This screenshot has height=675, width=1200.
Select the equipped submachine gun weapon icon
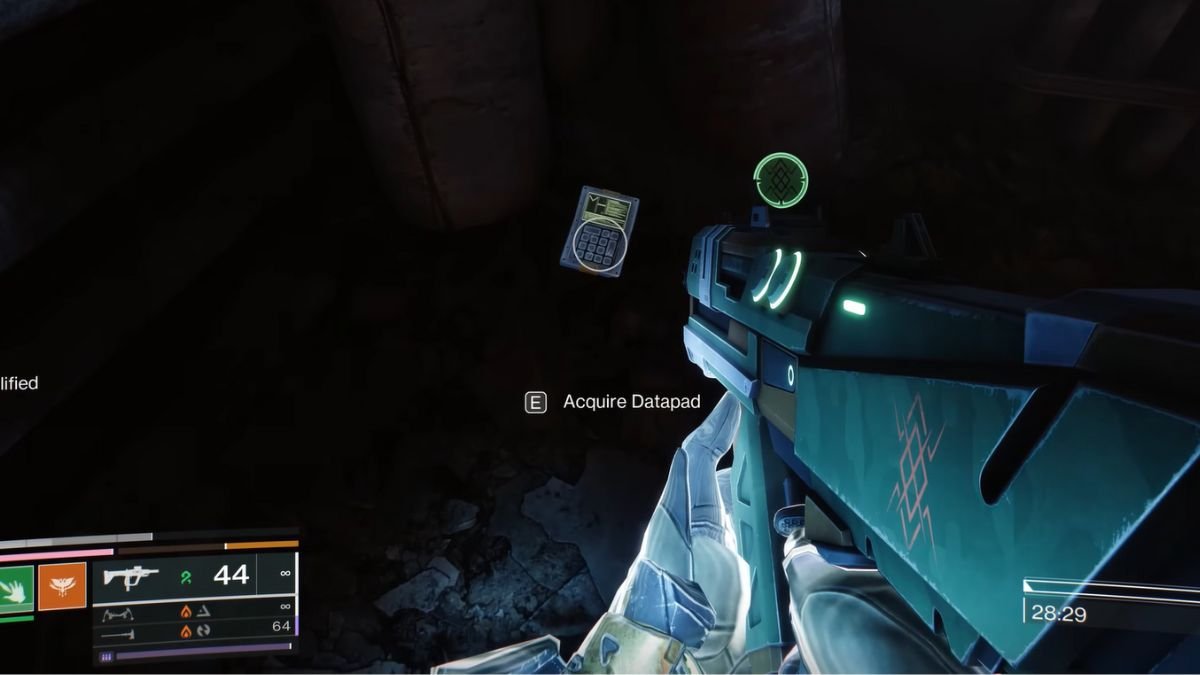131,578
